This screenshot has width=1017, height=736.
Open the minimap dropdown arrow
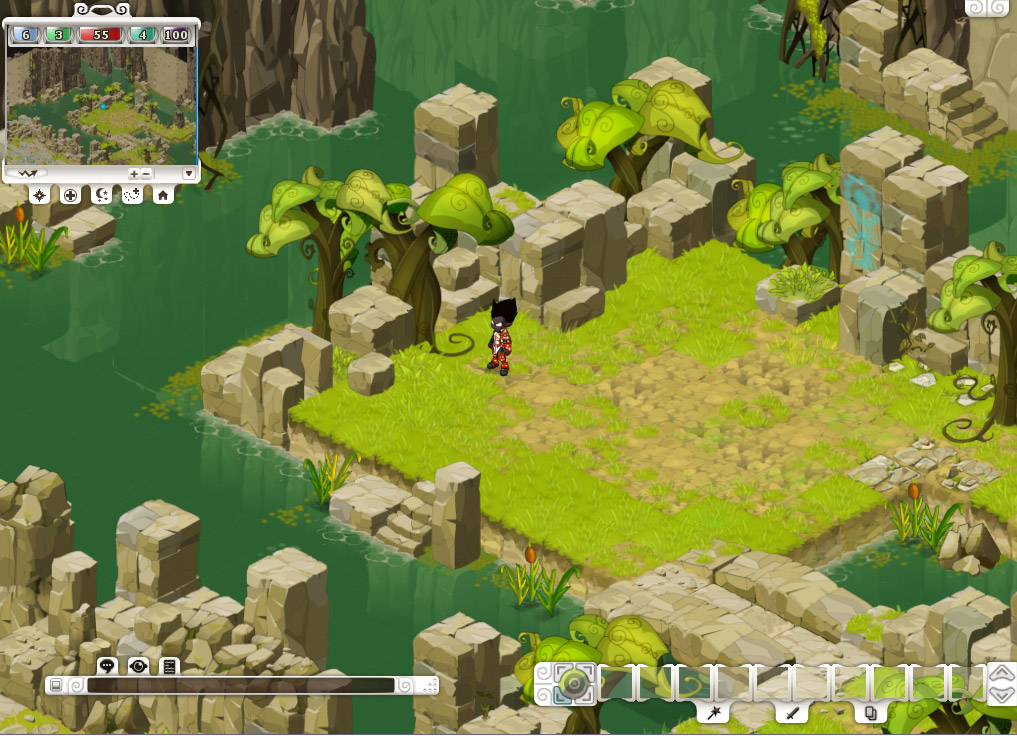pos(189,174)
